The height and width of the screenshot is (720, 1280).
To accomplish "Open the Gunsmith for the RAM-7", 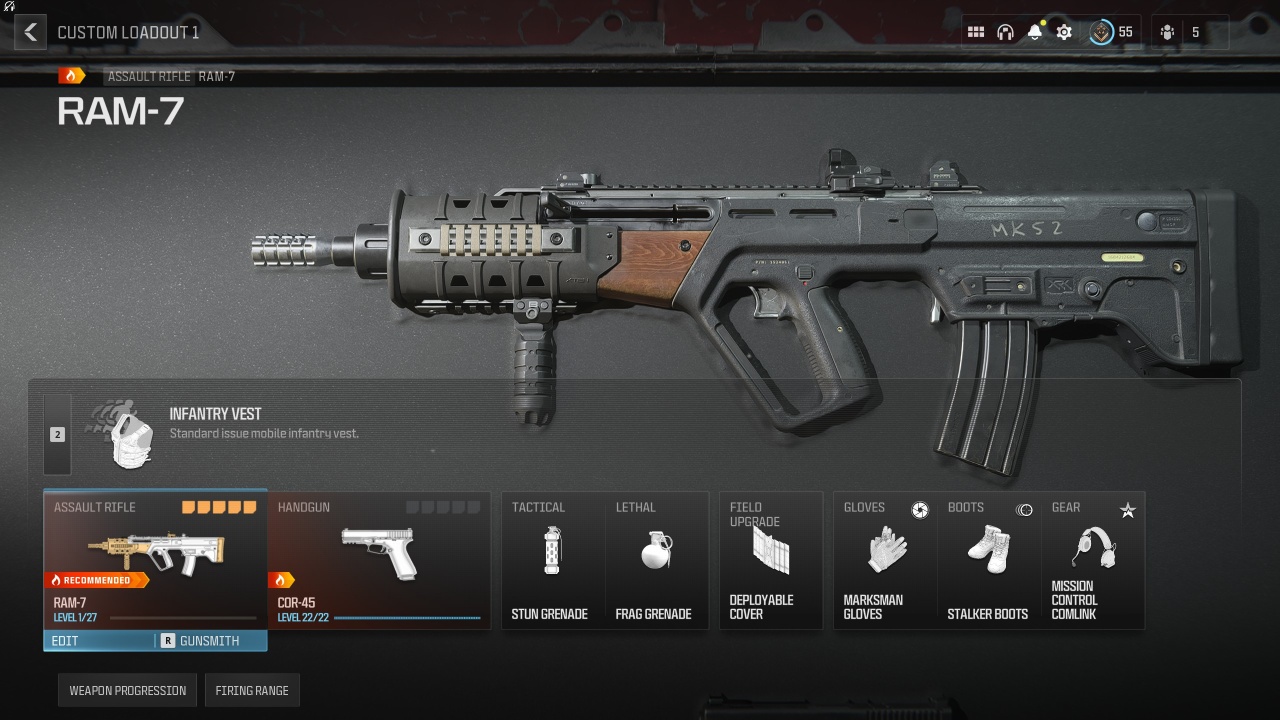I will pos(211,641).
